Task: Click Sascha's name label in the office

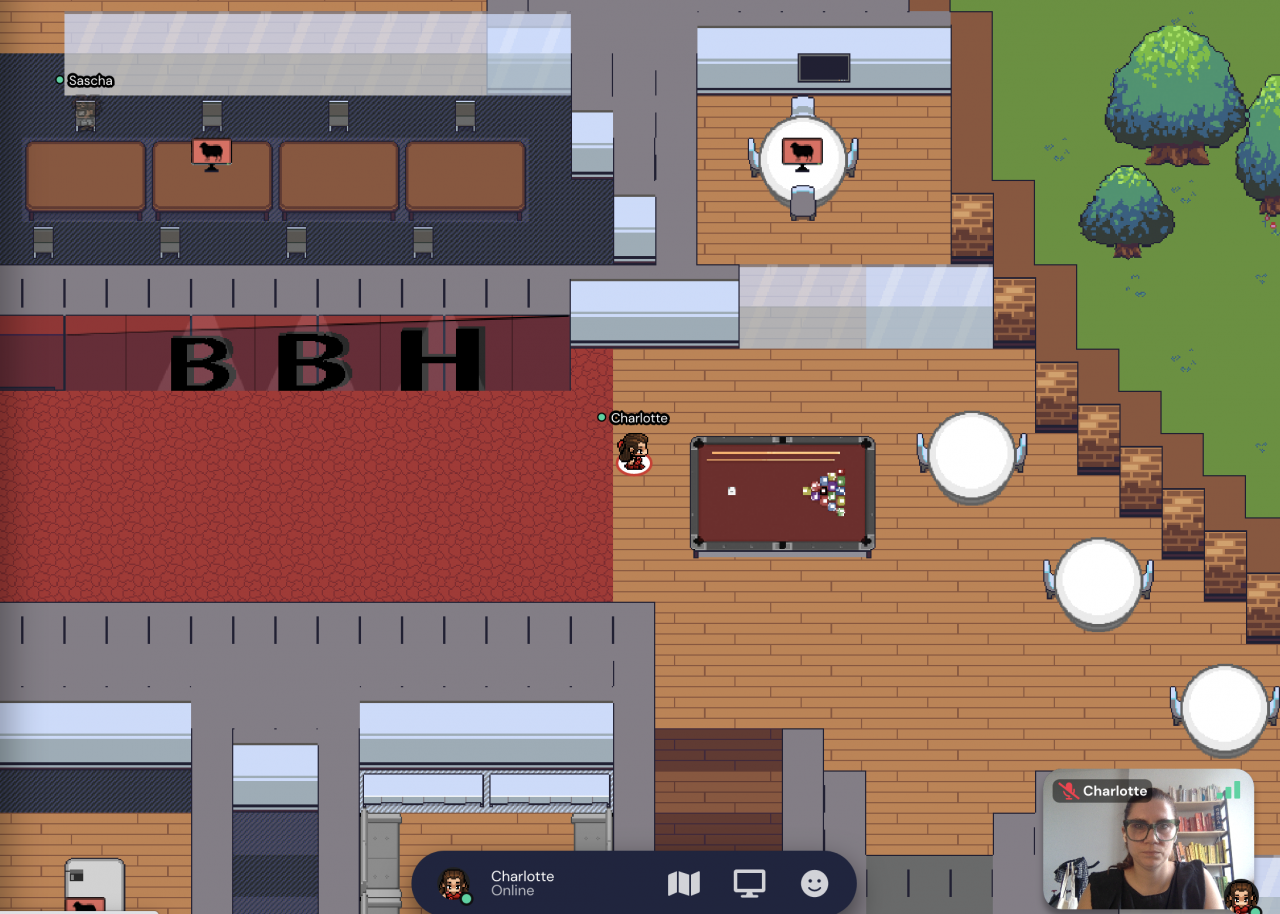Action: tap(90, 80)
